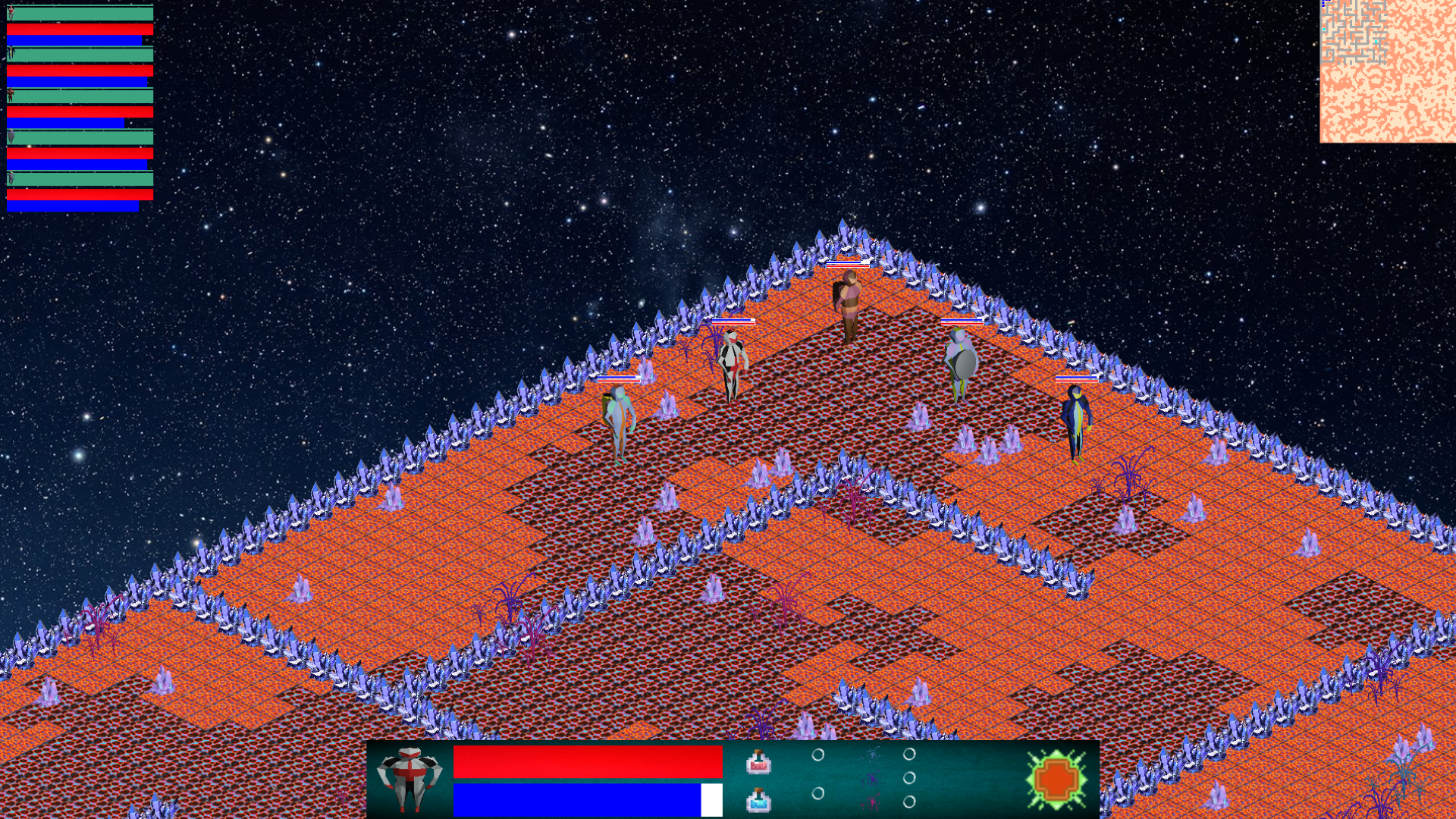Use the blue mana potion
This screenshot has height=819, width=1456.
coord(758,800)
